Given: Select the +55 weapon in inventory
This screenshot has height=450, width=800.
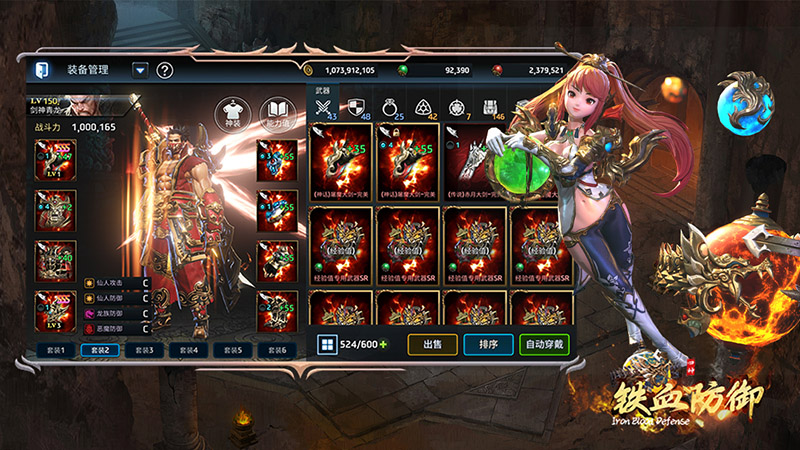Looking at the screenshot, I should pyautogui.click(x=407, y=160).
